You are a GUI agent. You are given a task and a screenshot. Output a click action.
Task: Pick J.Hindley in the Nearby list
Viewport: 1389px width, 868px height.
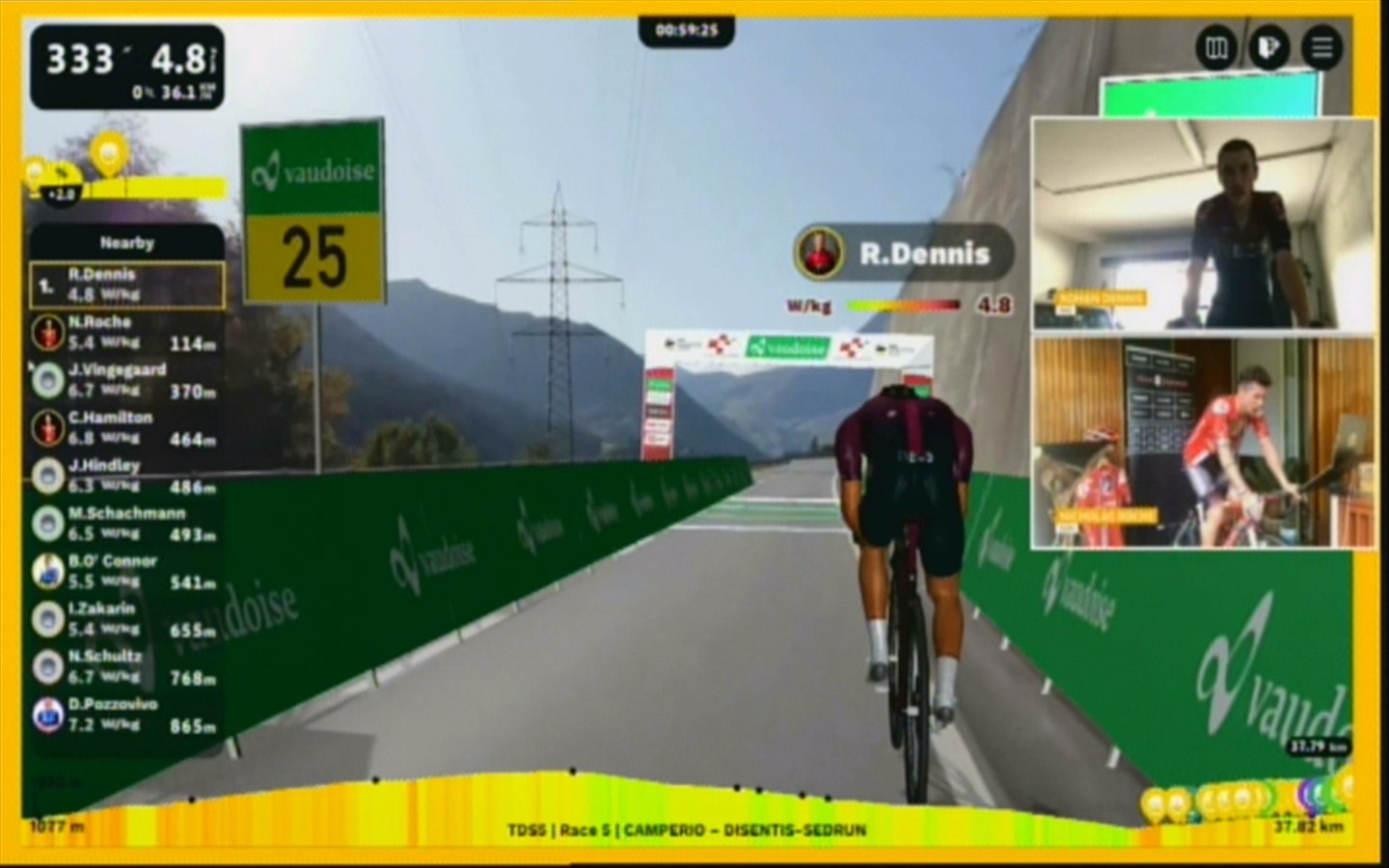[x=127, y=475]
